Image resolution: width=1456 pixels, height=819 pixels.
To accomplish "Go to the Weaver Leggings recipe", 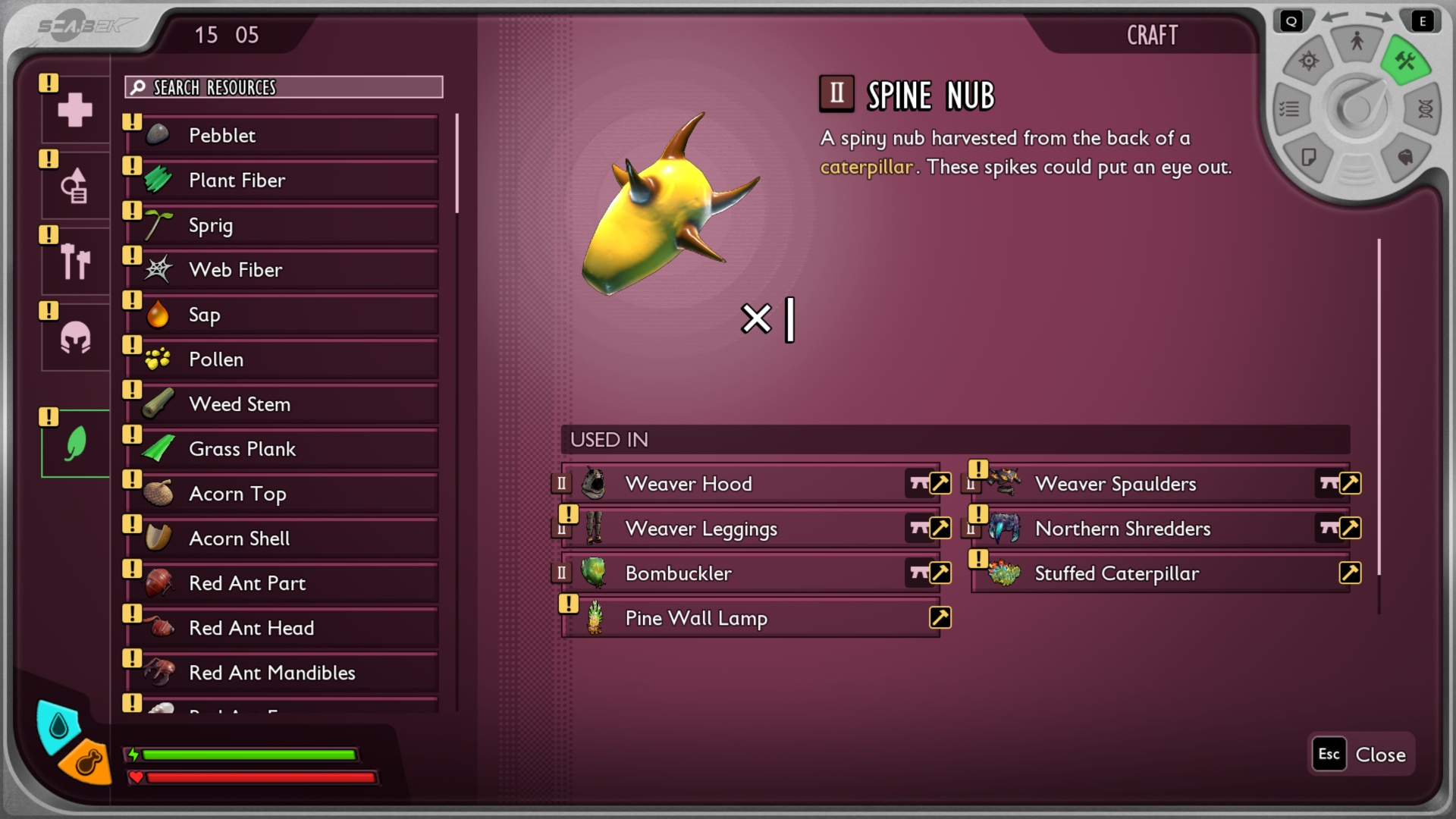I will [x=751, y=529].
